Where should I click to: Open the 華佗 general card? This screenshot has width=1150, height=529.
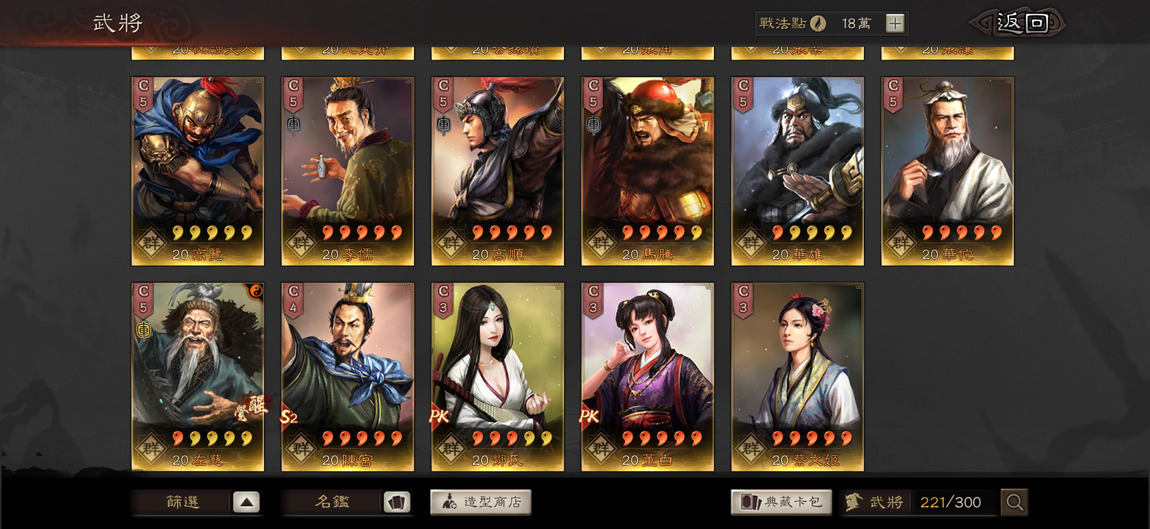click(x=947, y=171)
